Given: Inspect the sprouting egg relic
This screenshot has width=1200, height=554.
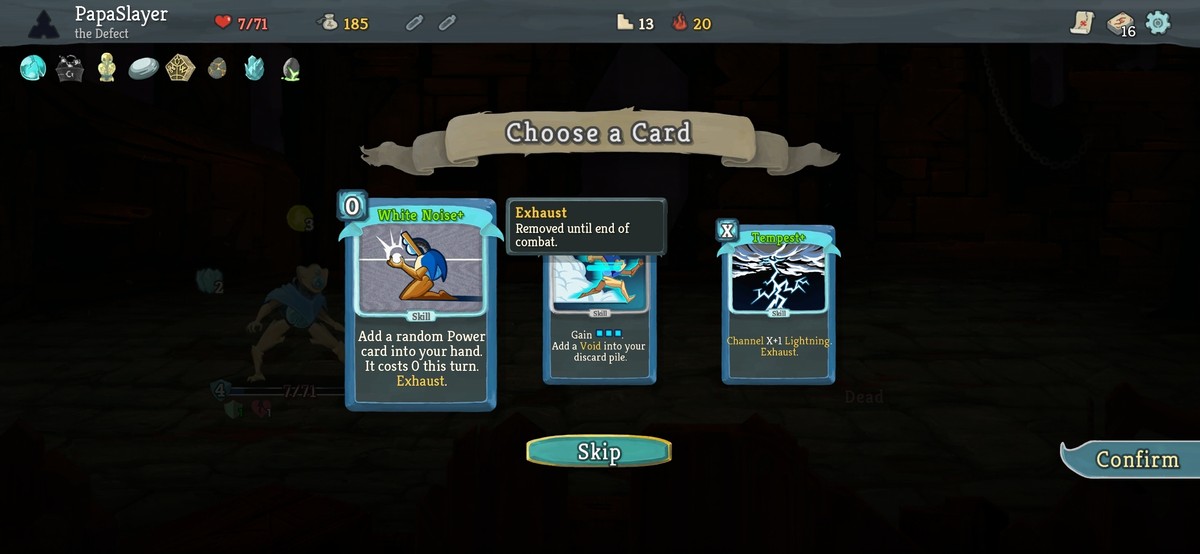Looking at the screenshot, I should (x=291, y=68).
